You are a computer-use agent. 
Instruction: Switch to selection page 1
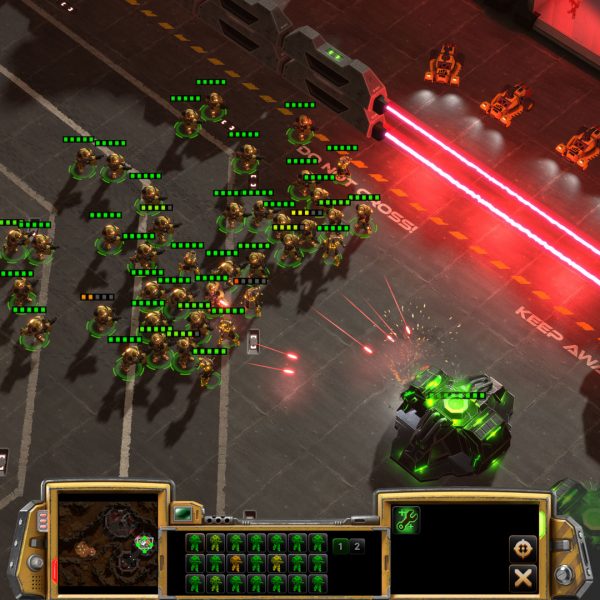(x=340, y=546)
